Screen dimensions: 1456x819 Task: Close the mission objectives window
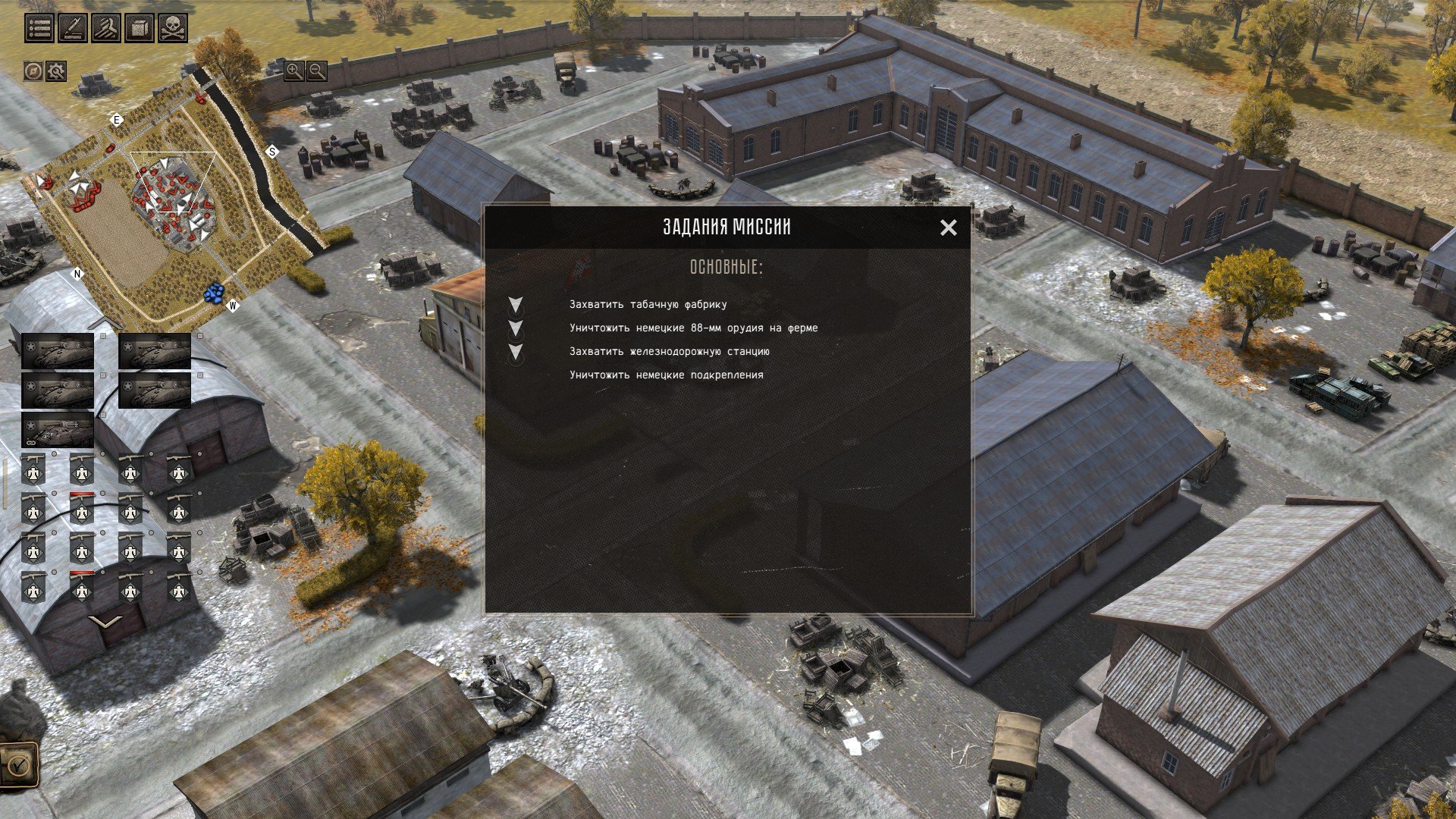(x=948, y=227)
